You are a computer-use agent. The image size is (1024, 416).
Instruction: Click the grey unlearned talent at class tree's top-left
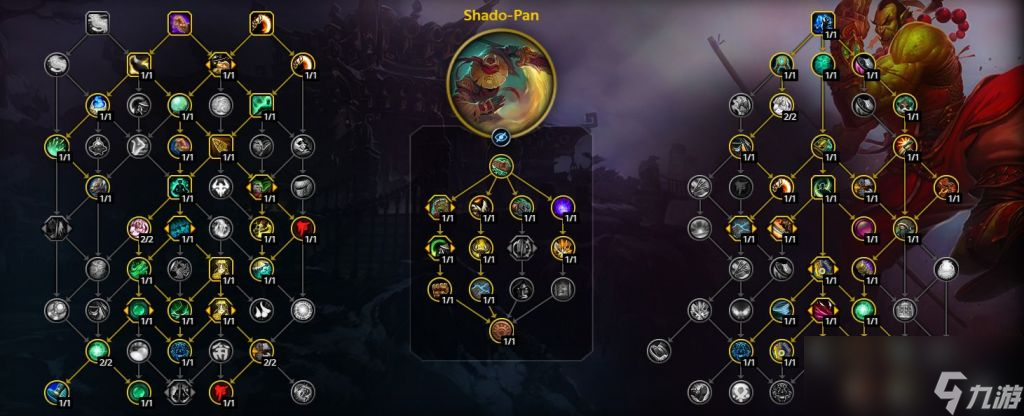(98, 21)
